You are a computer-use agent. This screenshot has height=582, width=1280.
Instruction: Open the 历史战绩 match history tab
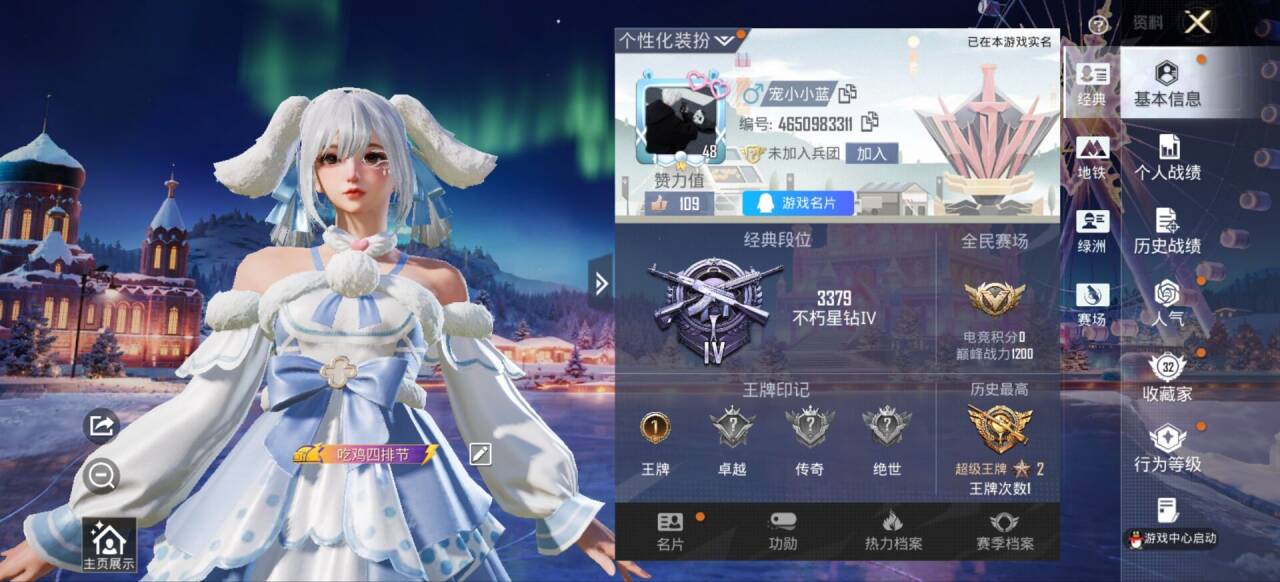(x=1167, y=231)
